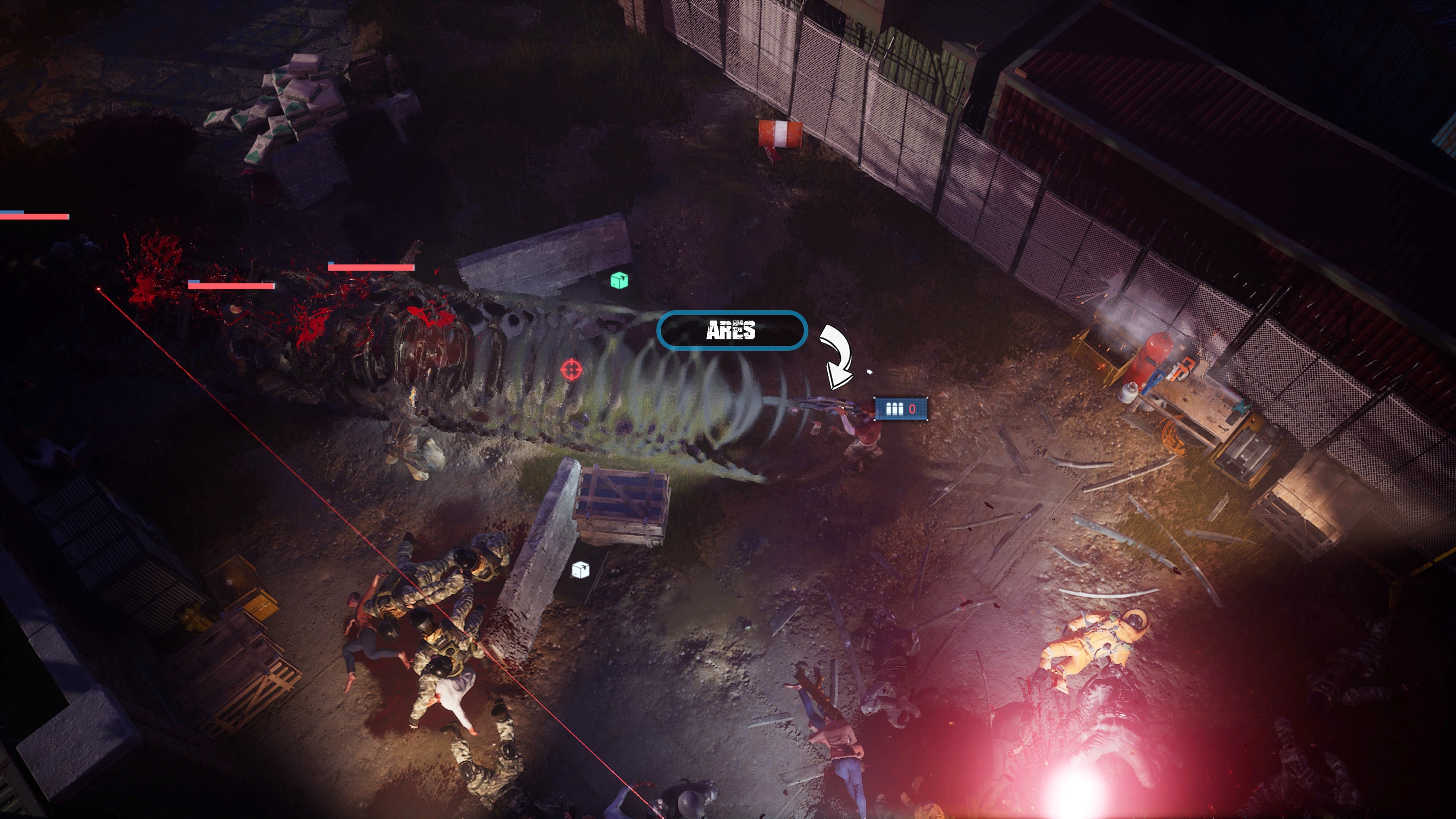This screenshot has height=819, width=1456.
Task: Click the ARES character name tag
Action: (x=731, y=331)
